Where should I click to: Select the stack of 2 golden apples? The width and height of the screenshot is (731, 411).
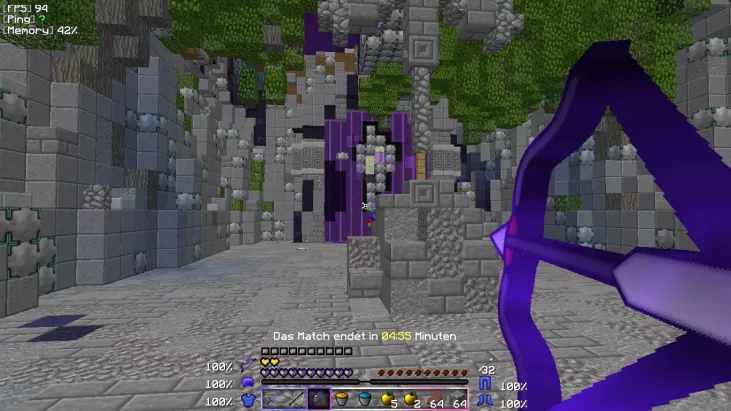(411, 399)
